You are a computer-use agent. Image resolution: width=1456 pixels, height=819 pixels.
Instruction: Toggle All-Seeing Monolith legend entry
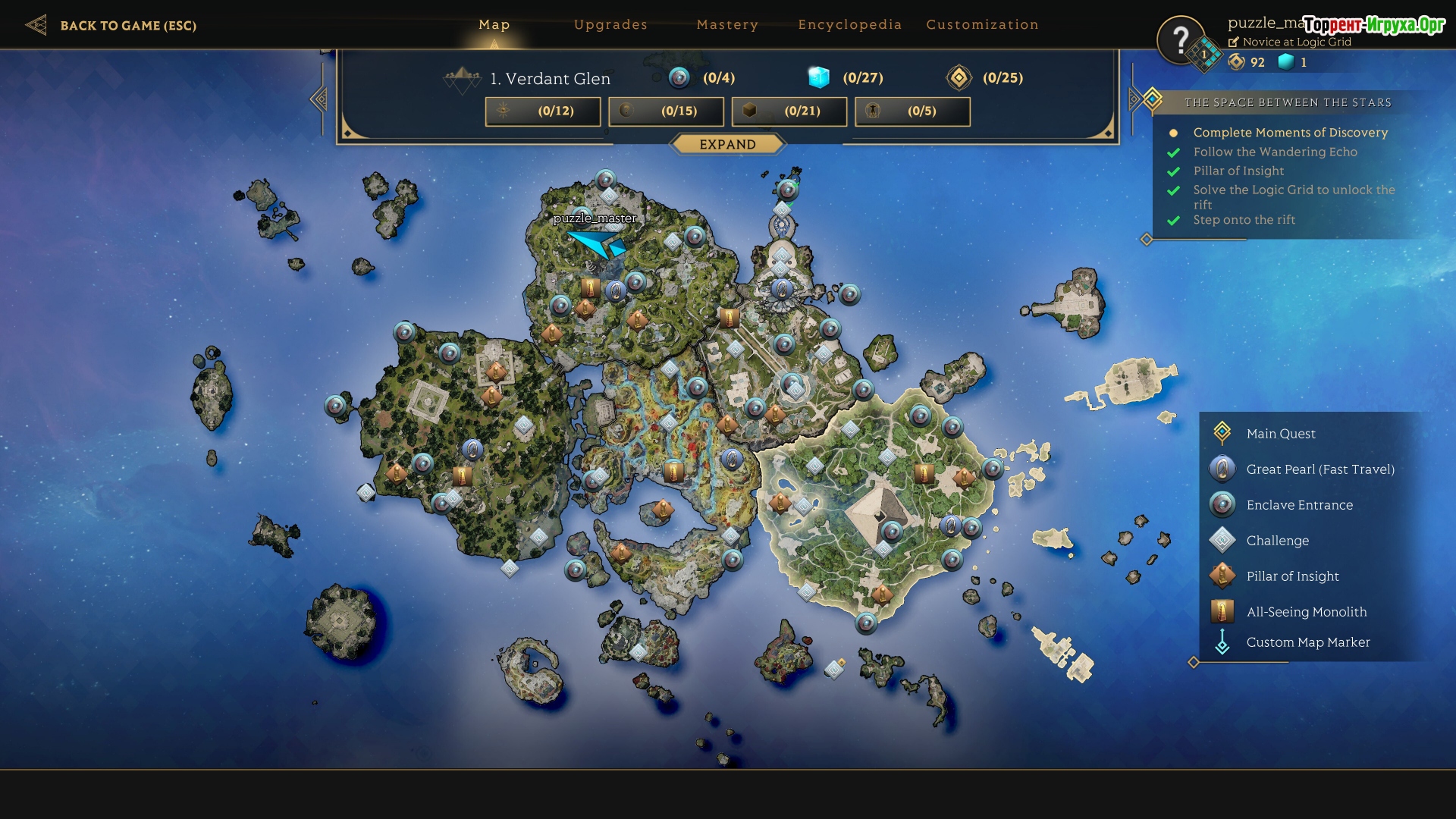(1306, 612)
